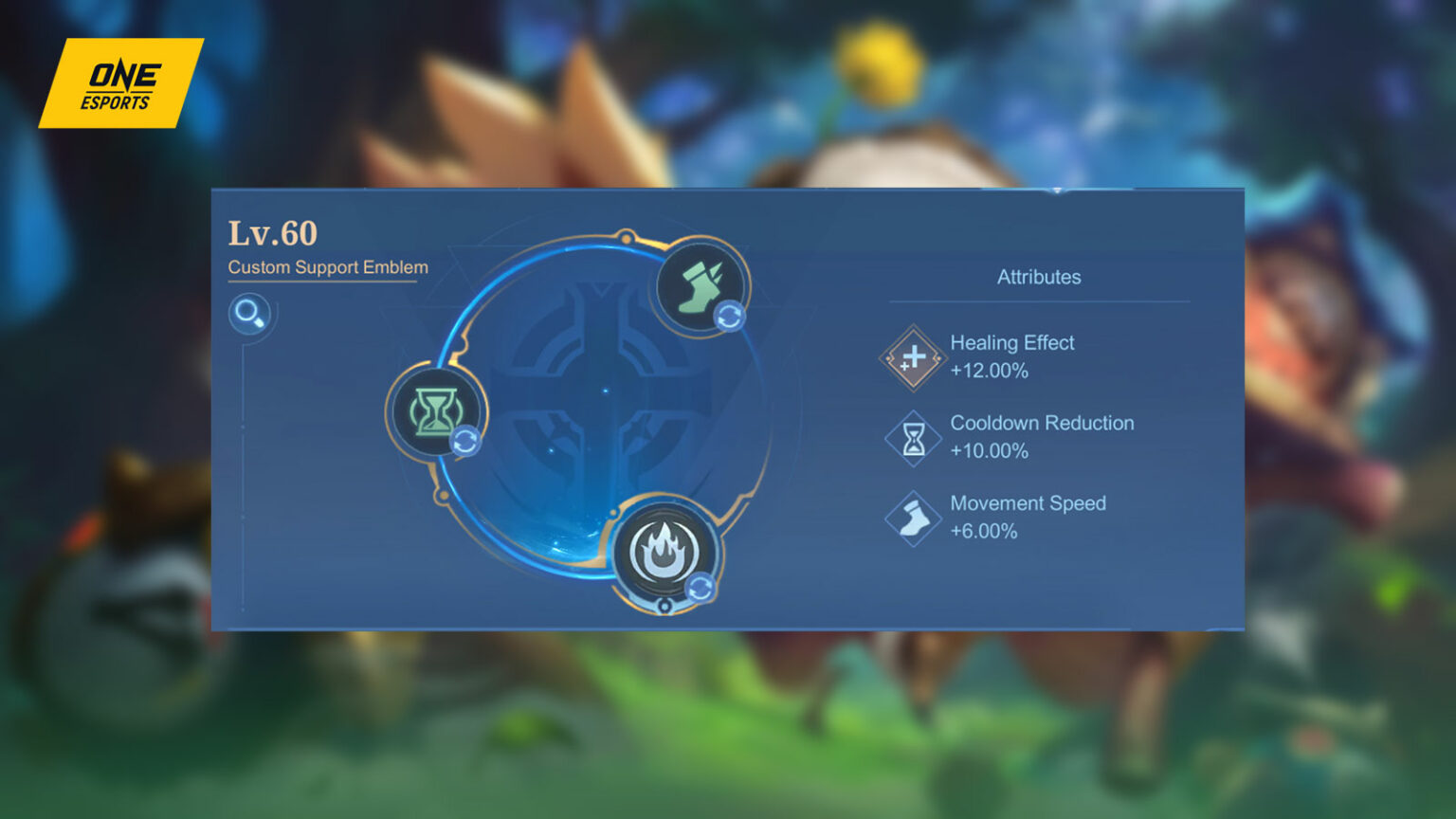Click the Cooldown Reduction hourglass attribute icon
Image resolution: width=1456 pixels, height=819 pixels.
coord(913,437)
